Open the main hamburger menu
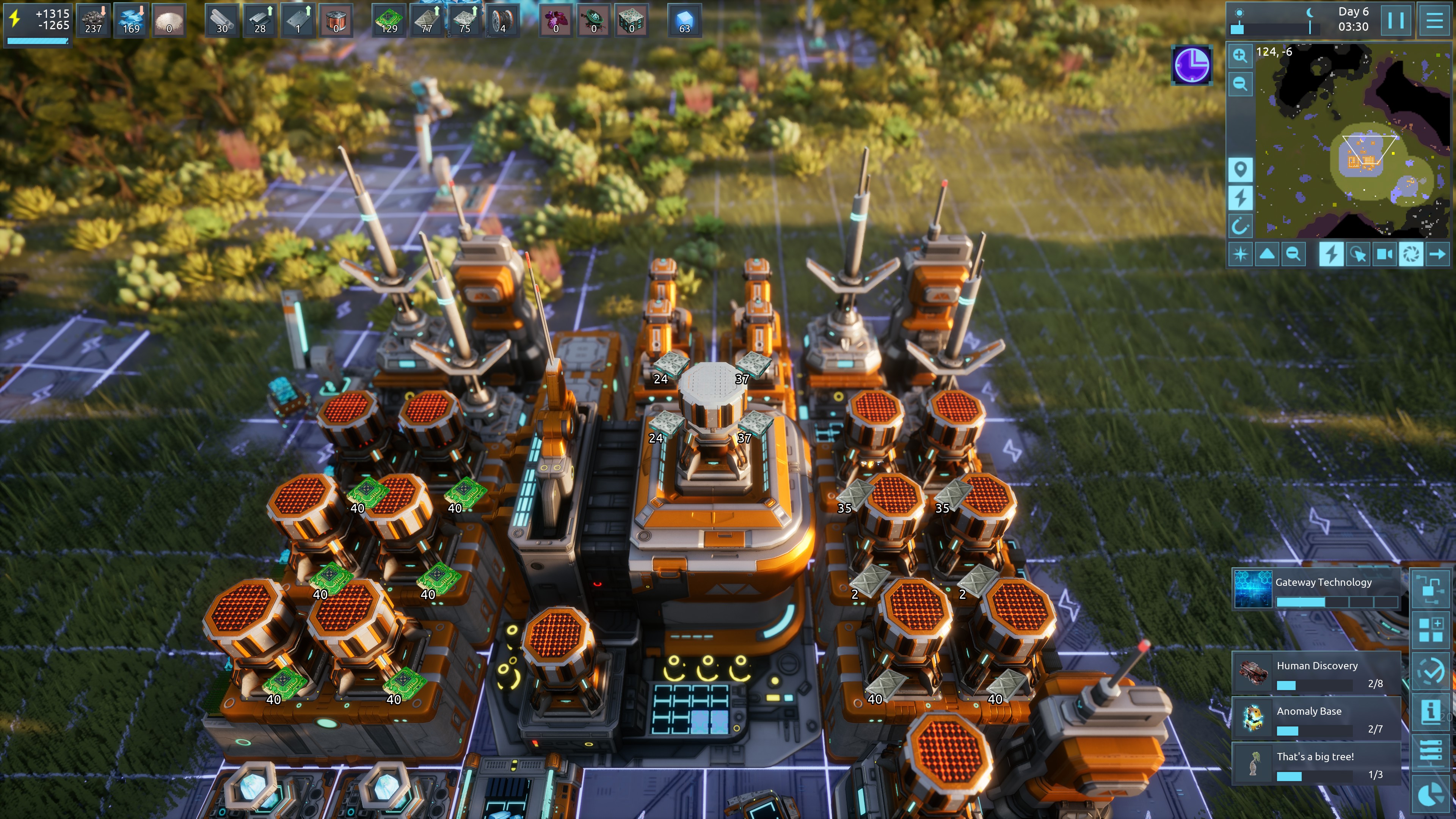 coord(1434,20)
